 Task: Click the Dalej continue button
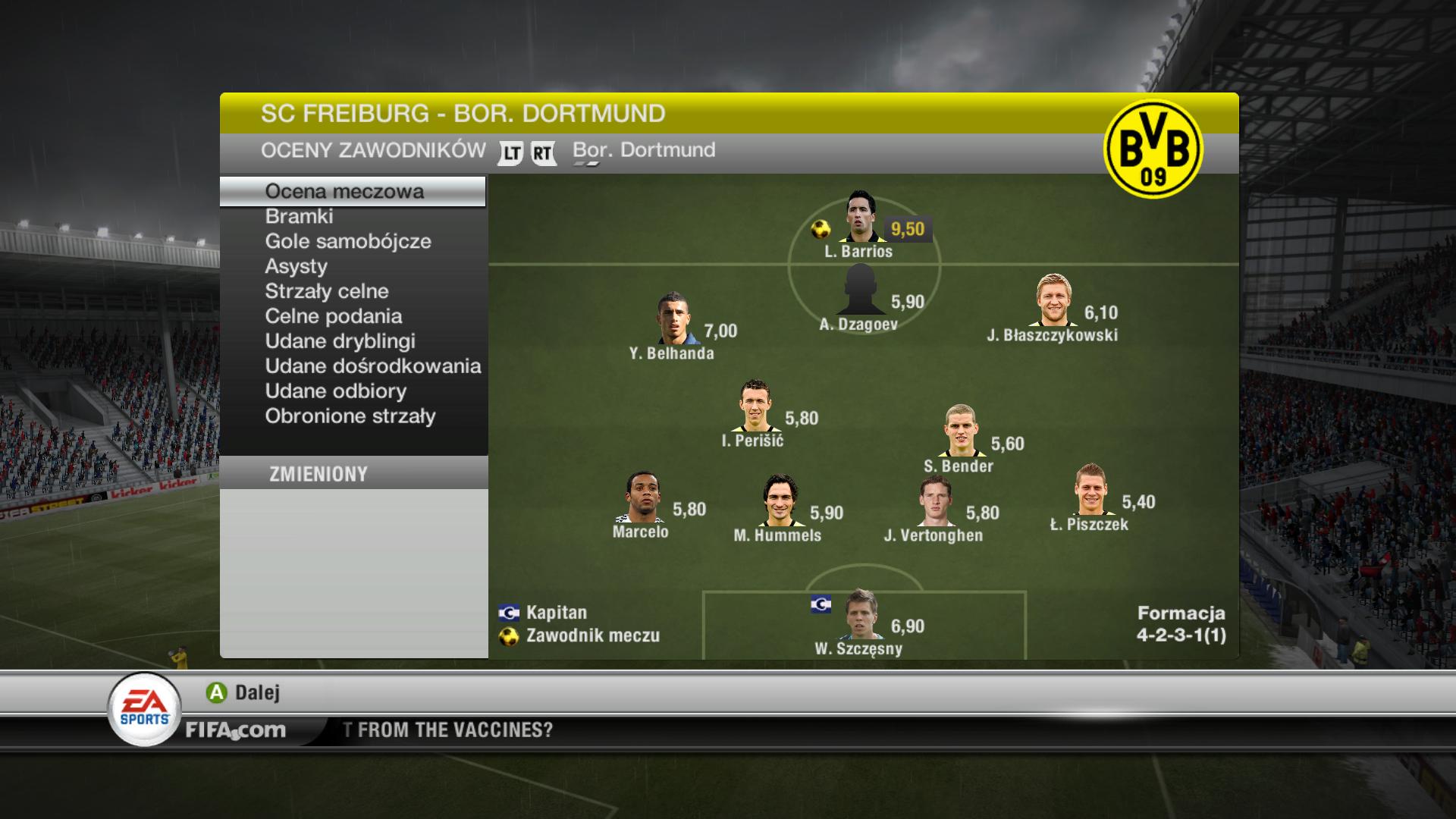[x=243, y=692]
